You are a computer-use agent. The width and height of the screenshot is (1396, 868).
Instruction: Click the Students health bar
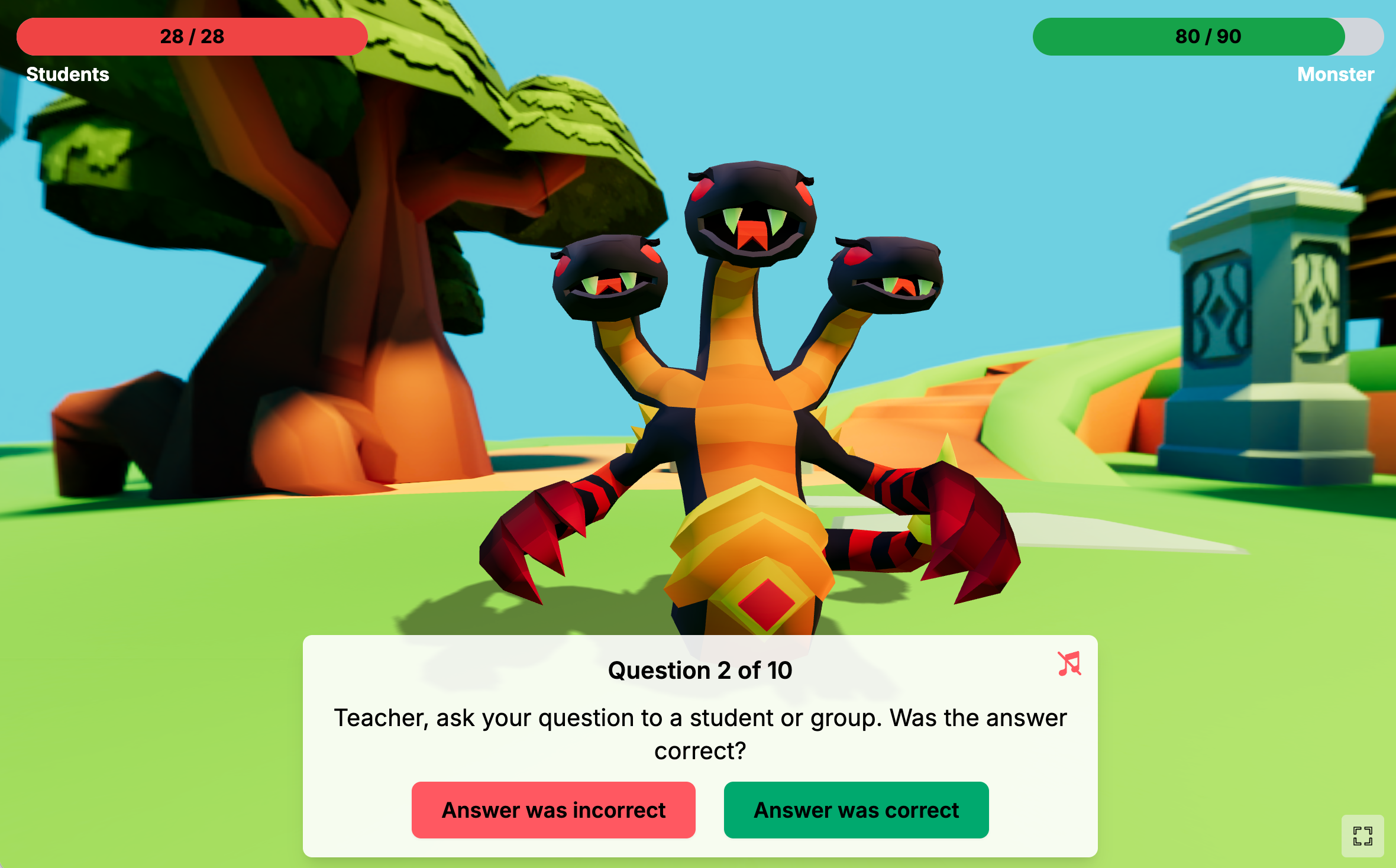192,37
